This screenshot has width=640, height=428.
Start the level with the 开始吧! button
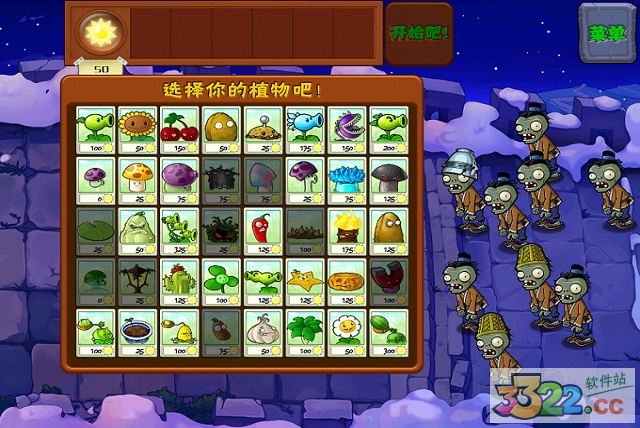tap(419, 31)
